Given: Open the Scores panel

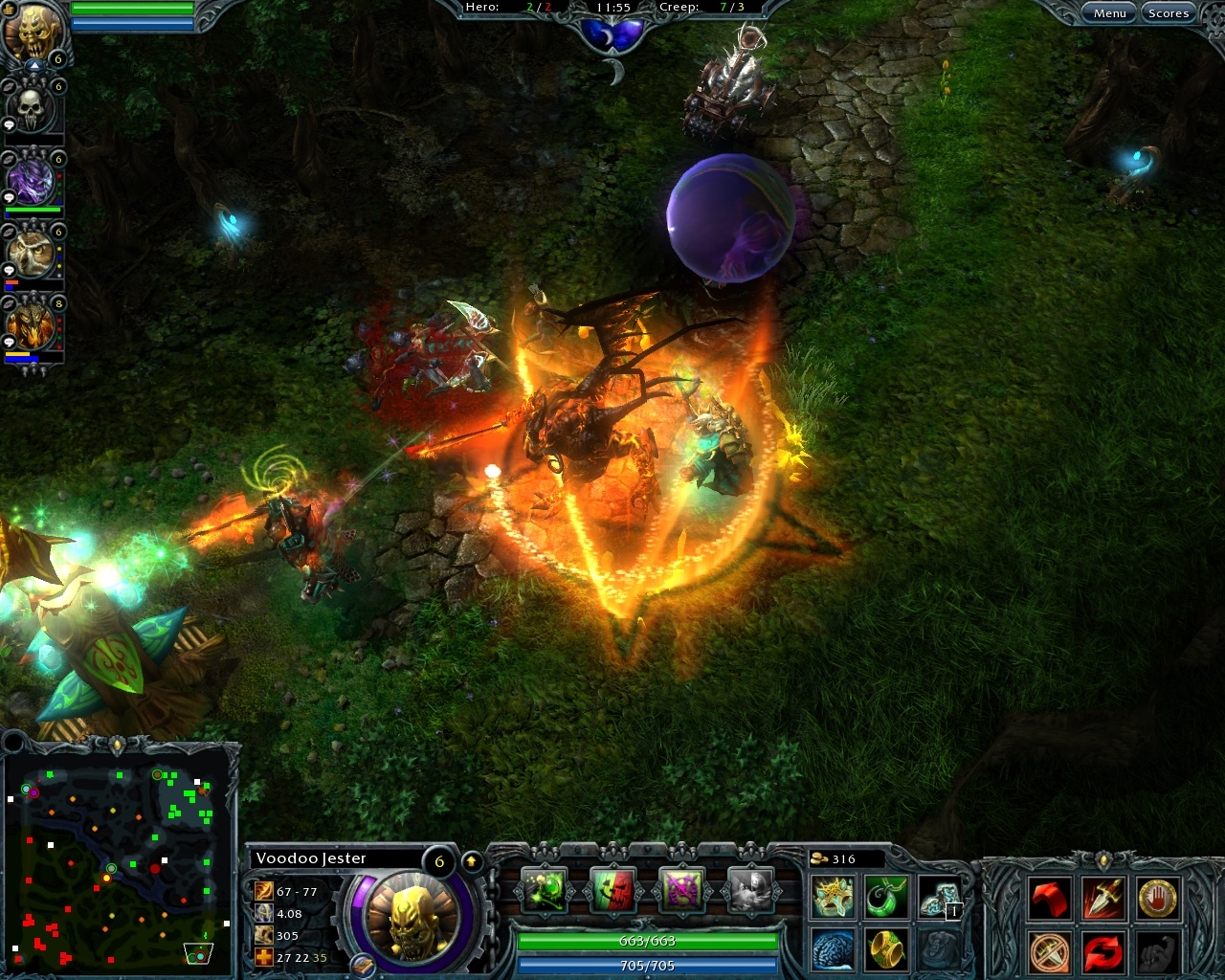Looking at the screenshot, I should (x=1169, y=12).
